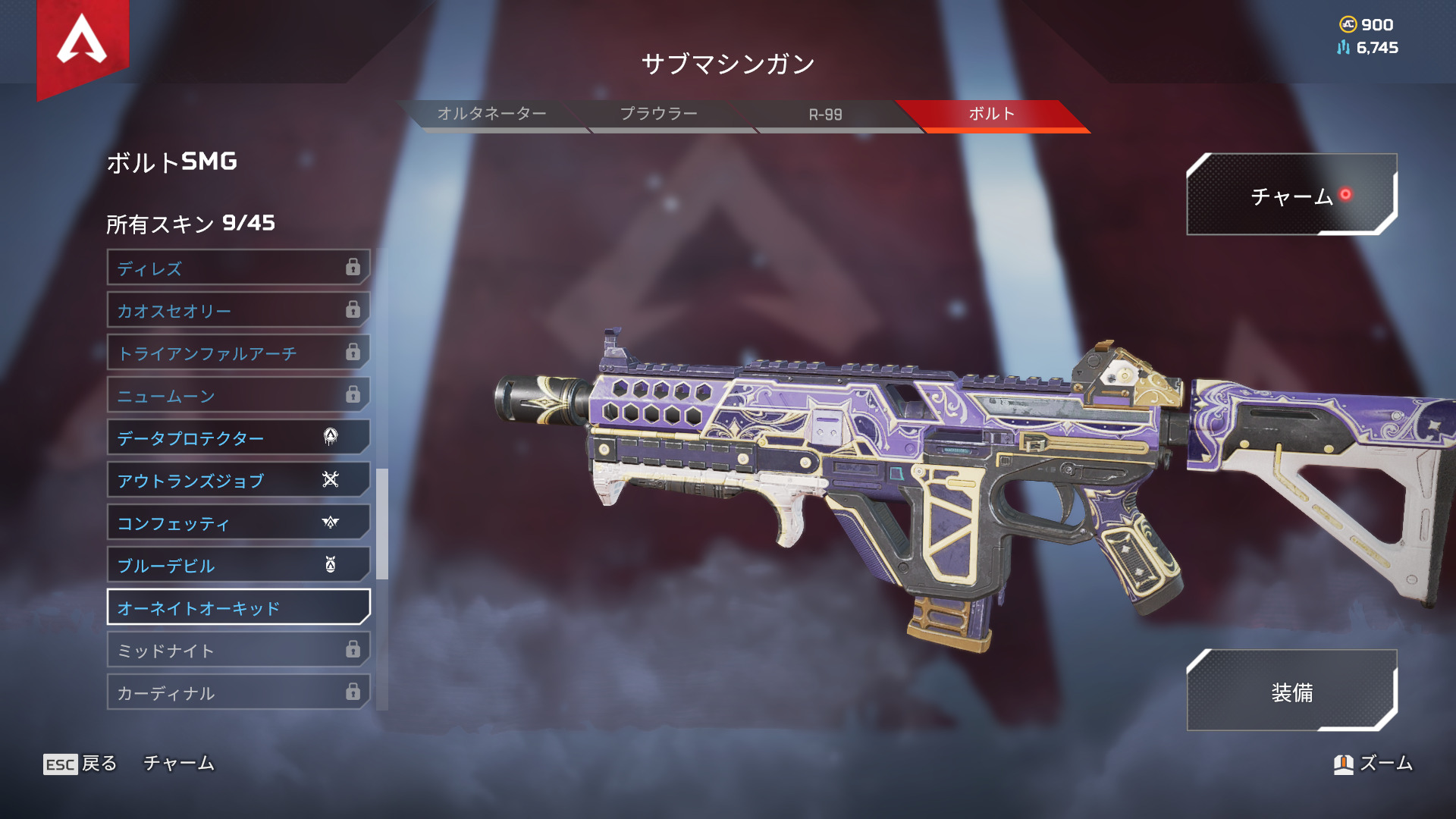Select the ニュームーン skin entry

[238, 395]
